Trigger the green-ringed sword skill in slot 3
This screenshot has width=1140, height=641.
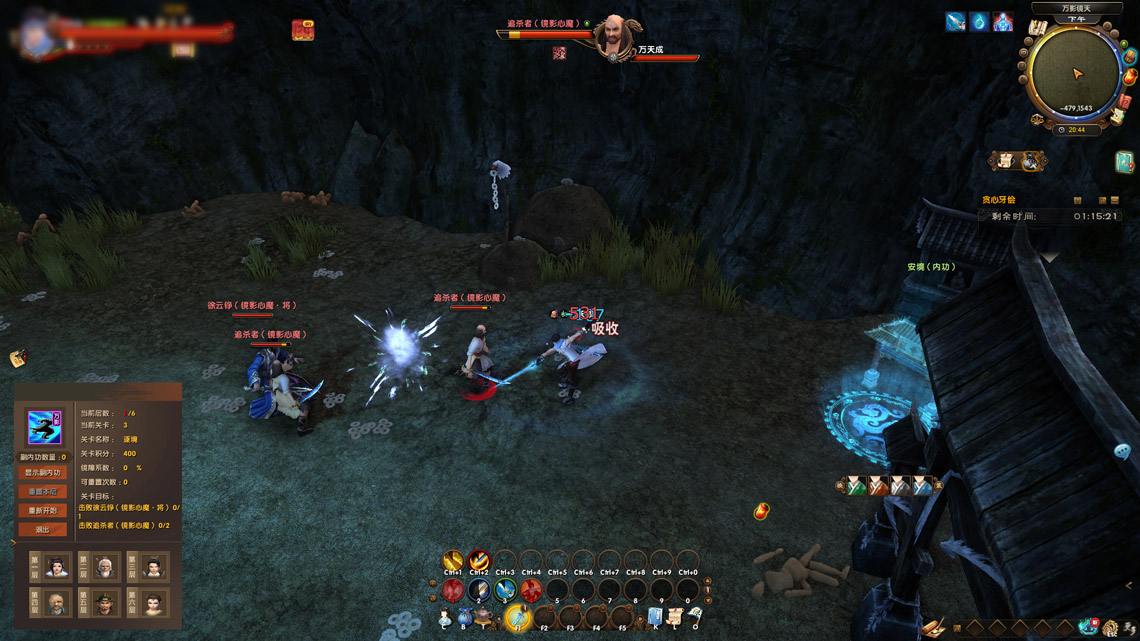coord(505,590)
